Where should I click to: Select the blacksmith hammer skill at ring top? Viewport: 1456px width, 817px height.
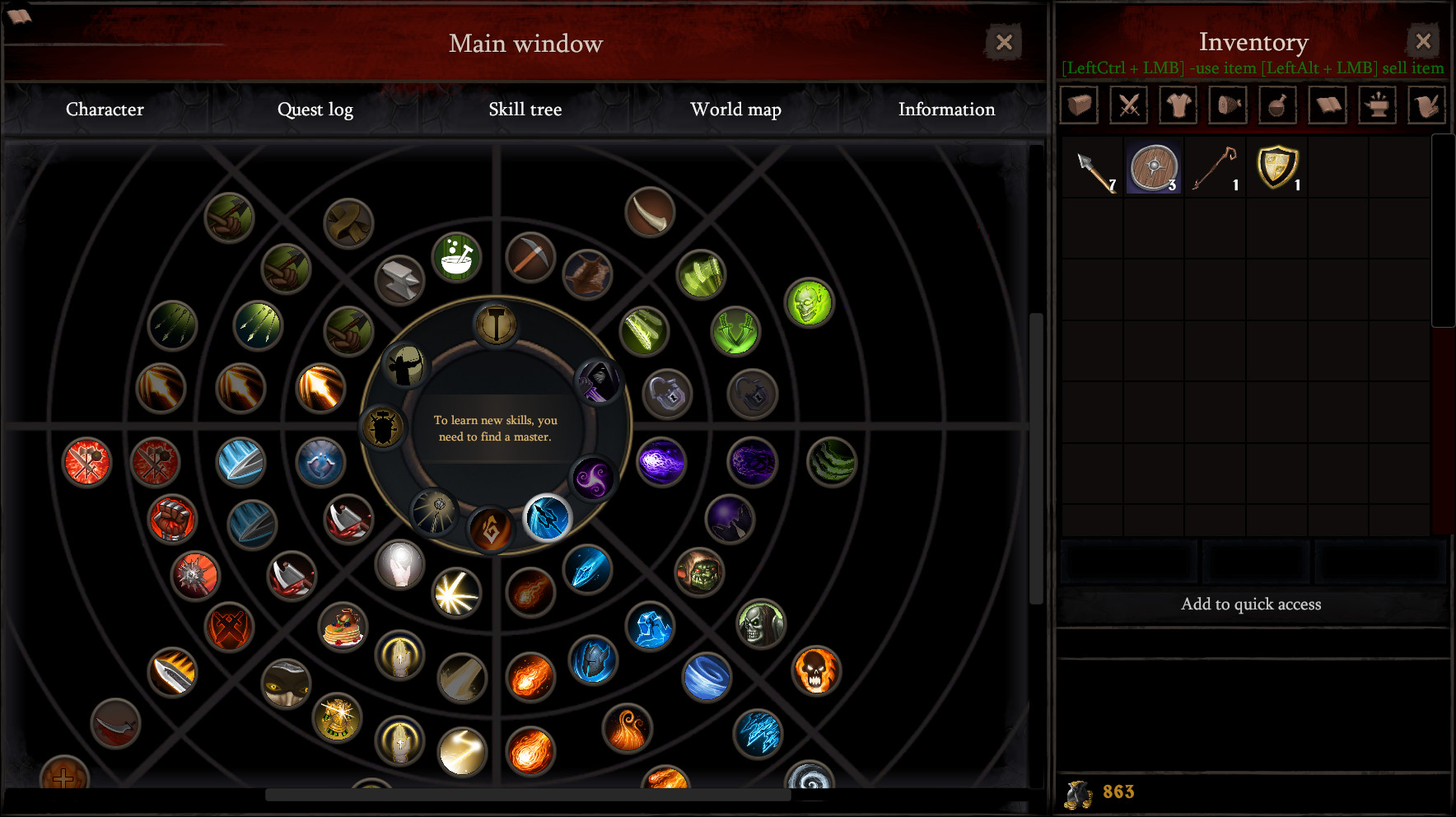(x=496, y=324)
